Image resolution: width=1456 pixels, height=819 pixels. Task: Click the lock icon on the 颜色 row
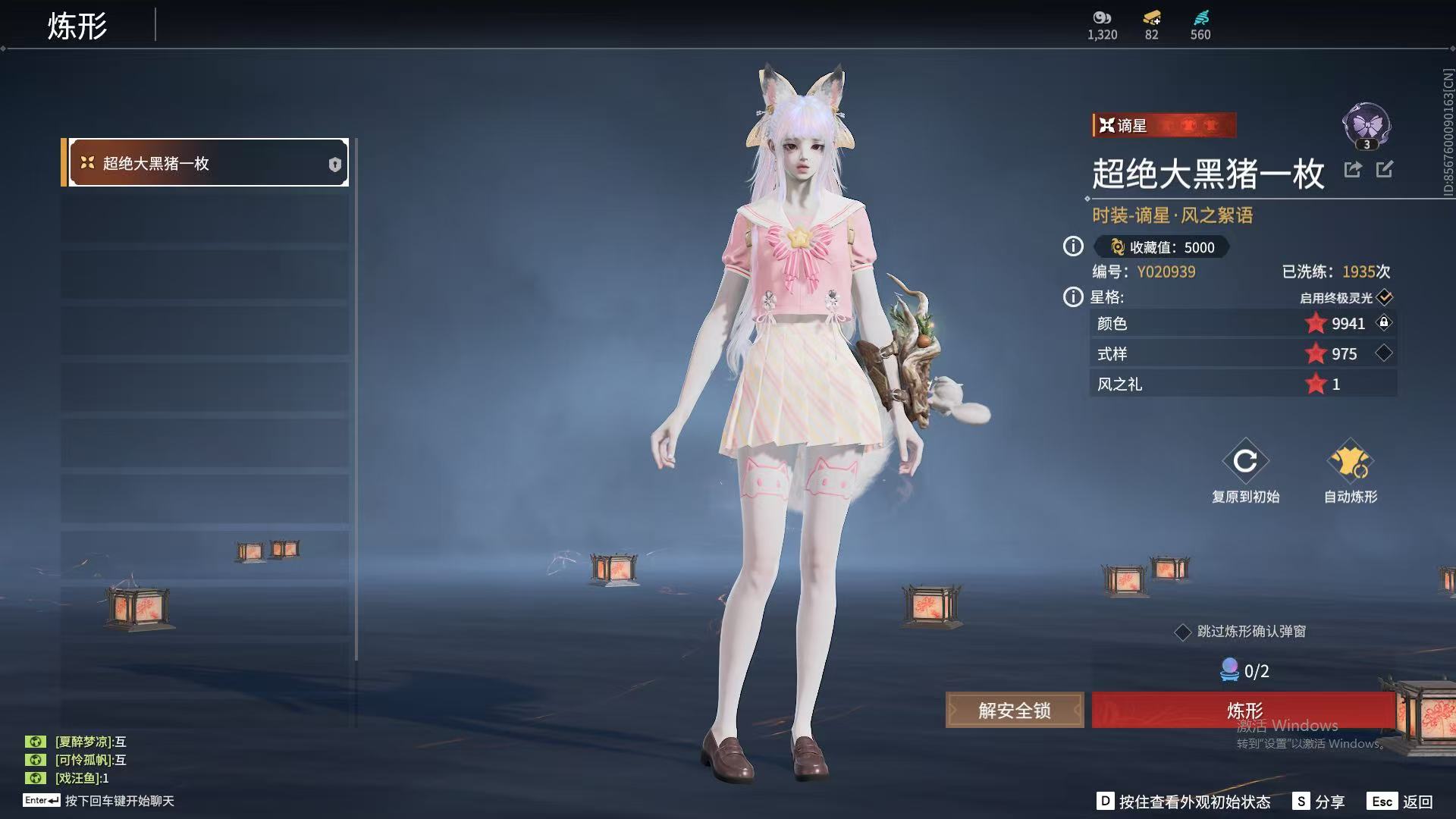point(1384,323)
